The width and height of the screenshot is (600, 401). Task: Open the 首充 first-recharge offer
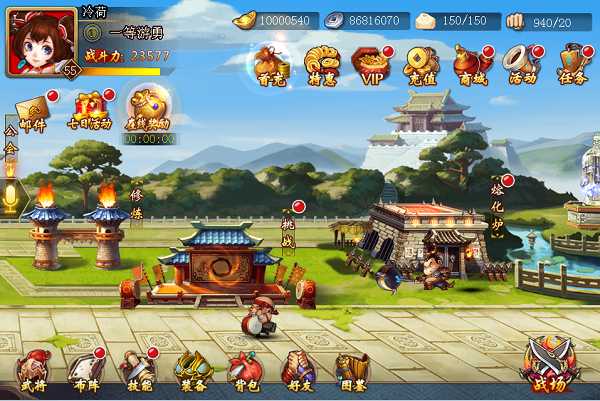(272, 64)
